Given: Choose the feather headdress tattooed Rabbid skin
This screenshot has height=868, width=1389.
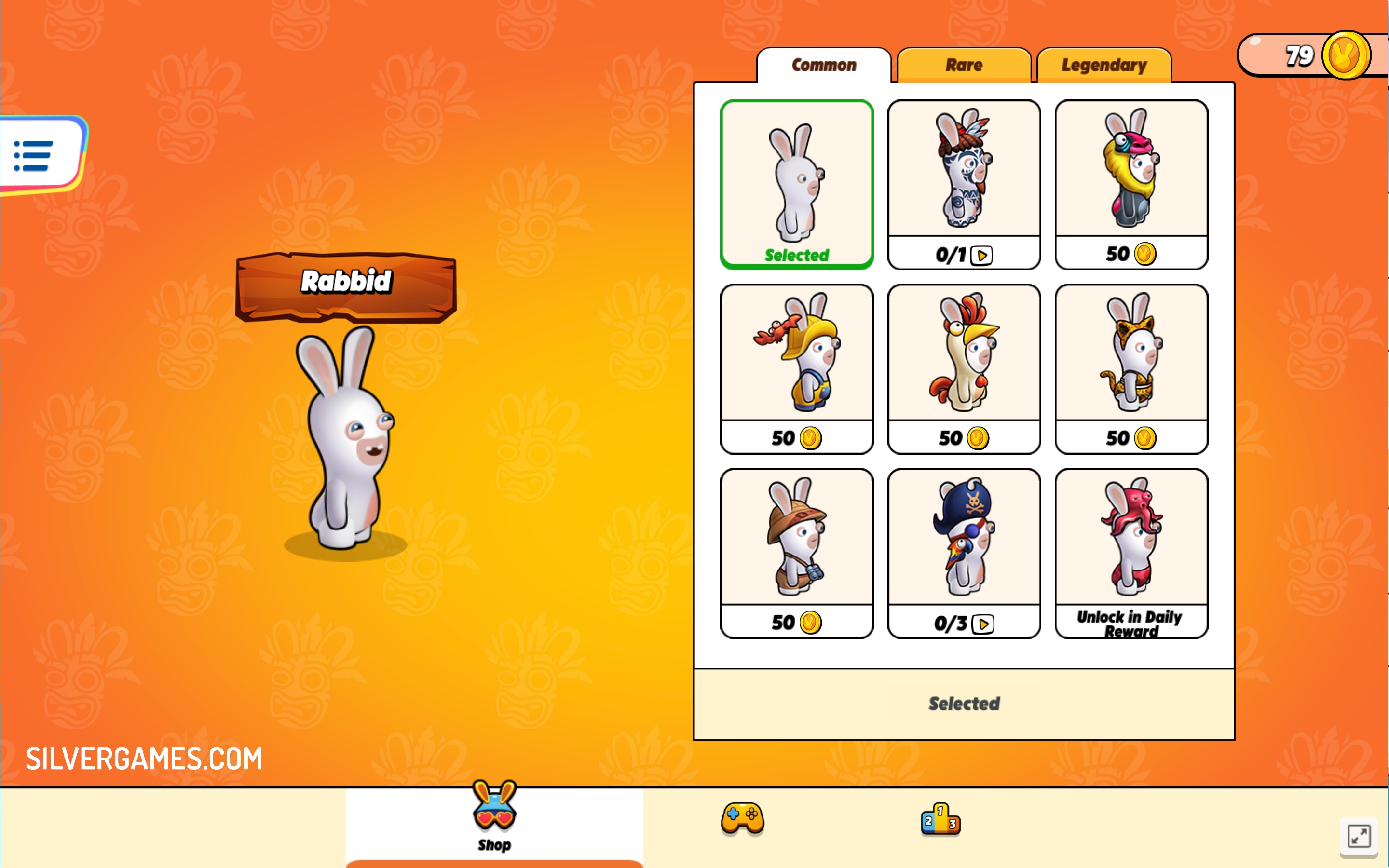Looking at the screenshot, I should click(x=964, y=184).
